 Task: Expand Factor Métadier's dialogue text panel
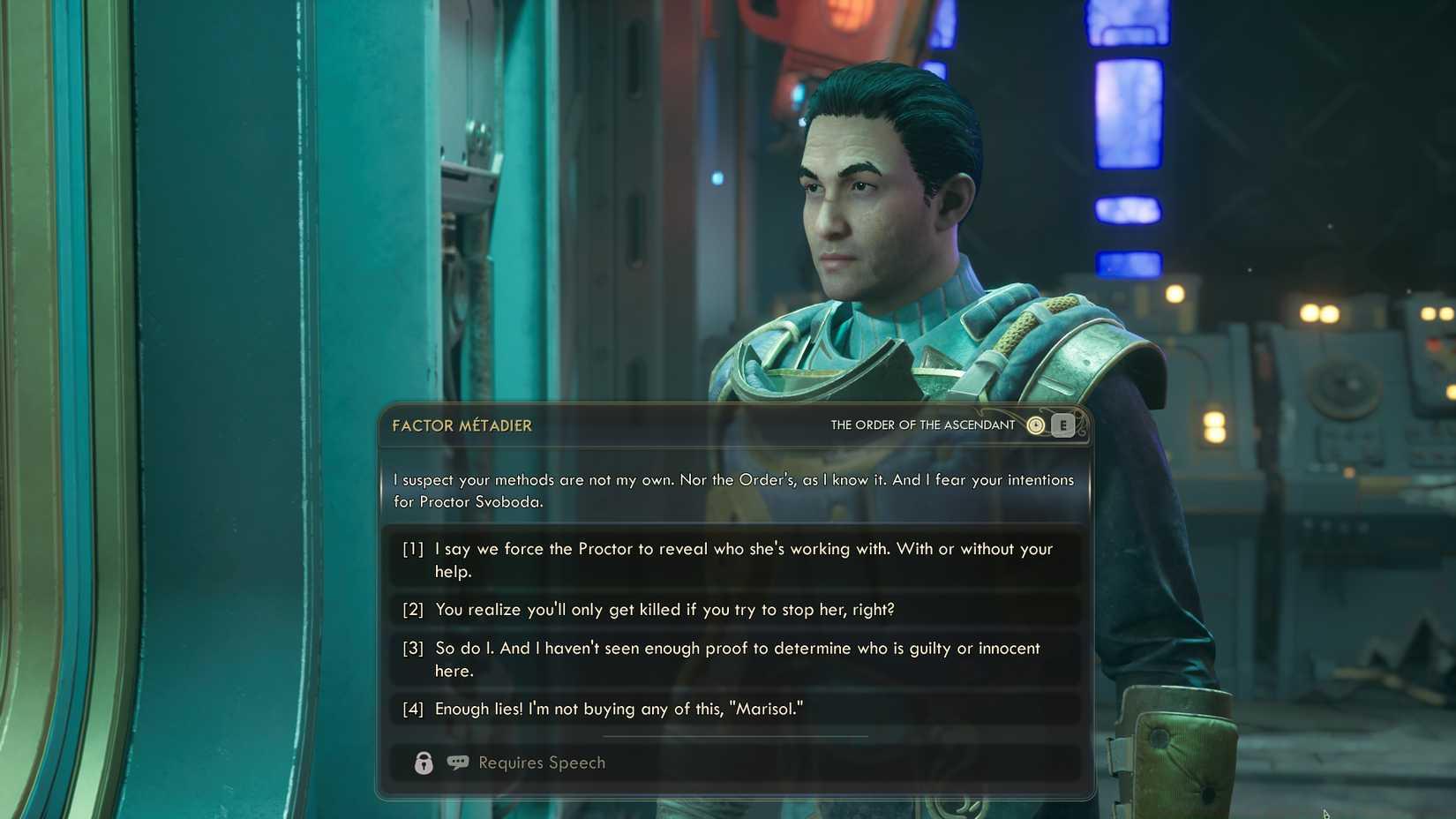[x=732, y=491]
